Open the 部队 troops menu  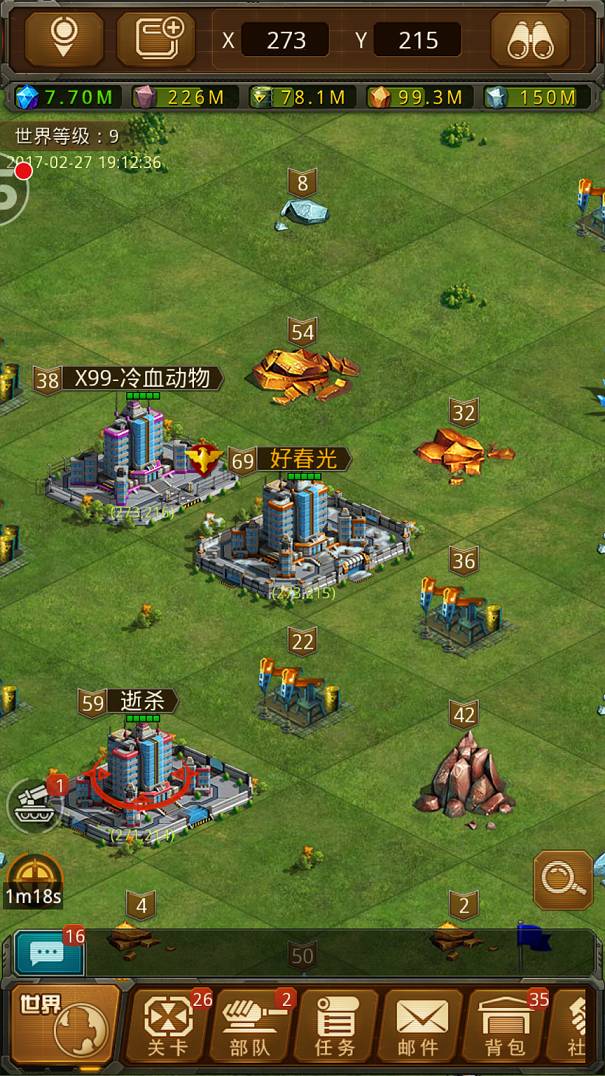pyautogui.click(x=252, y=1025)
